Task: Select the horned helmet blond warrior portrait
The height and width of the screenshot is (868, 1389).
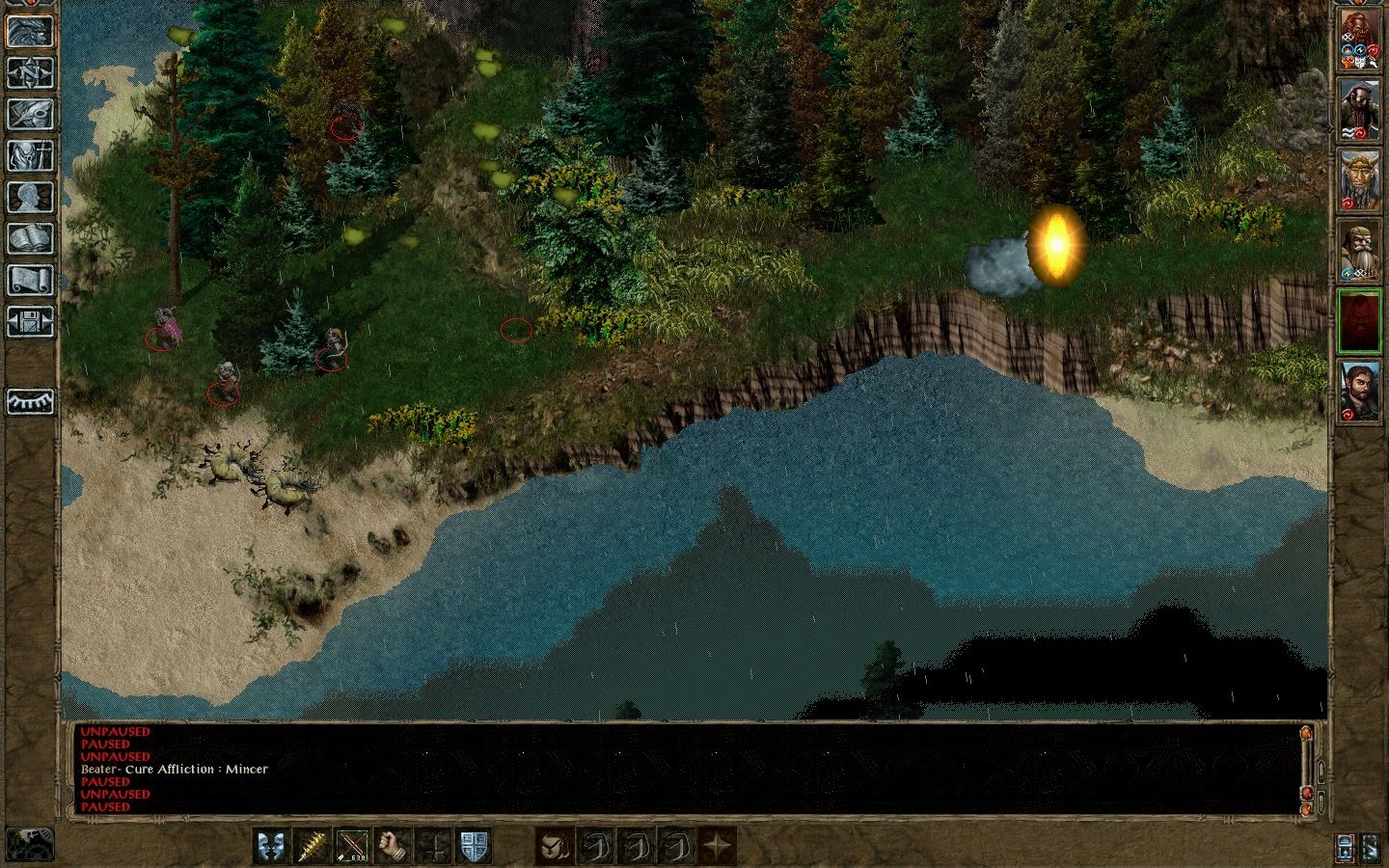Action: tap(1359, 179)
